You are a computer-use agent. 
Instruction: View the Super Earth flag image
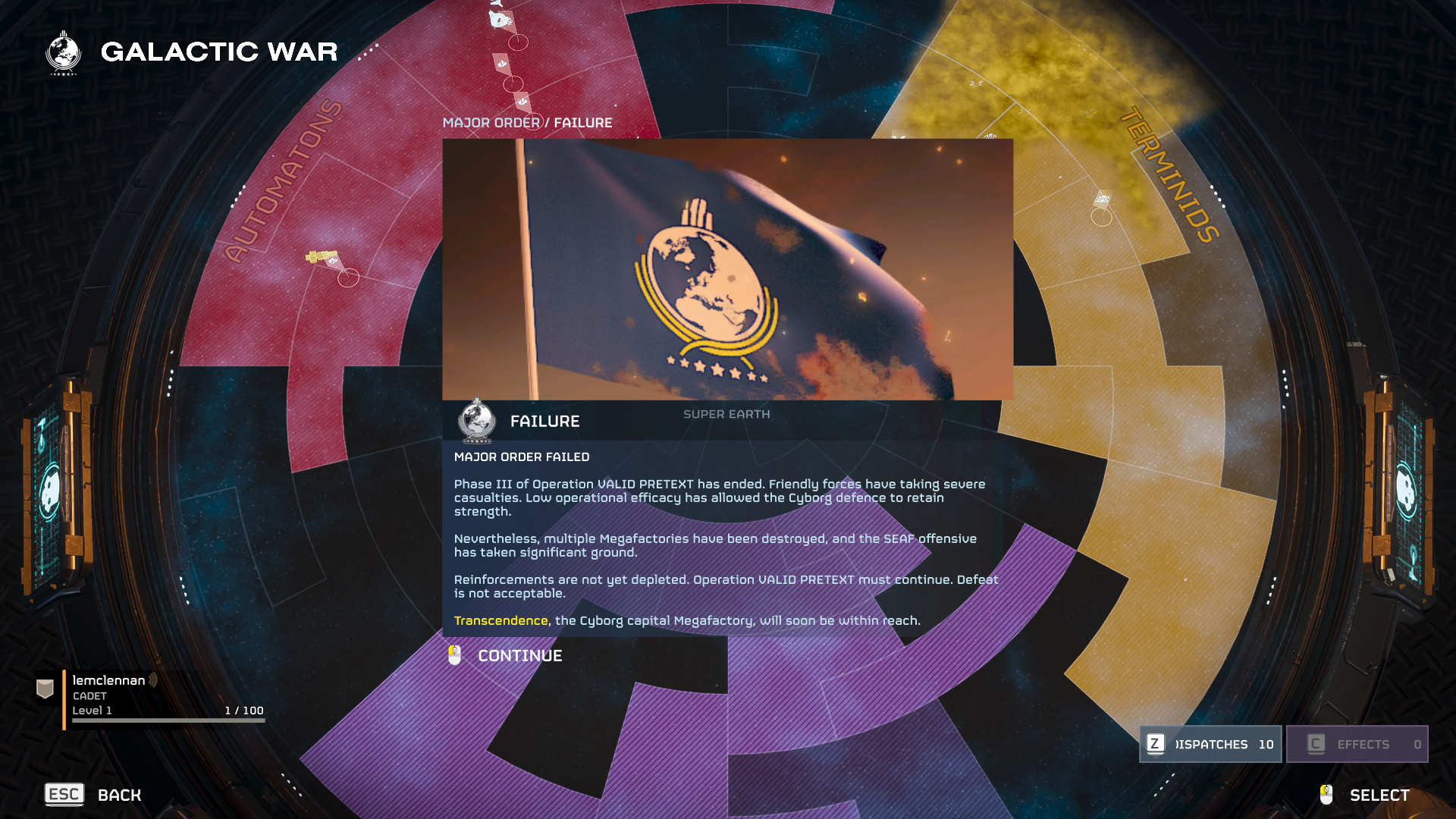[727, 269]
